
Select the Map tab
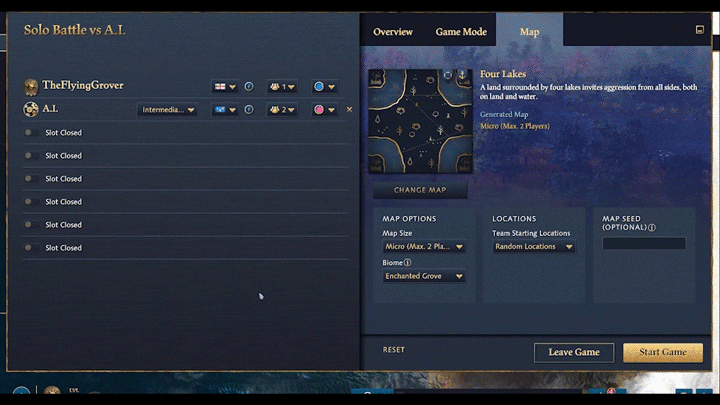click(x=529, y=32)
